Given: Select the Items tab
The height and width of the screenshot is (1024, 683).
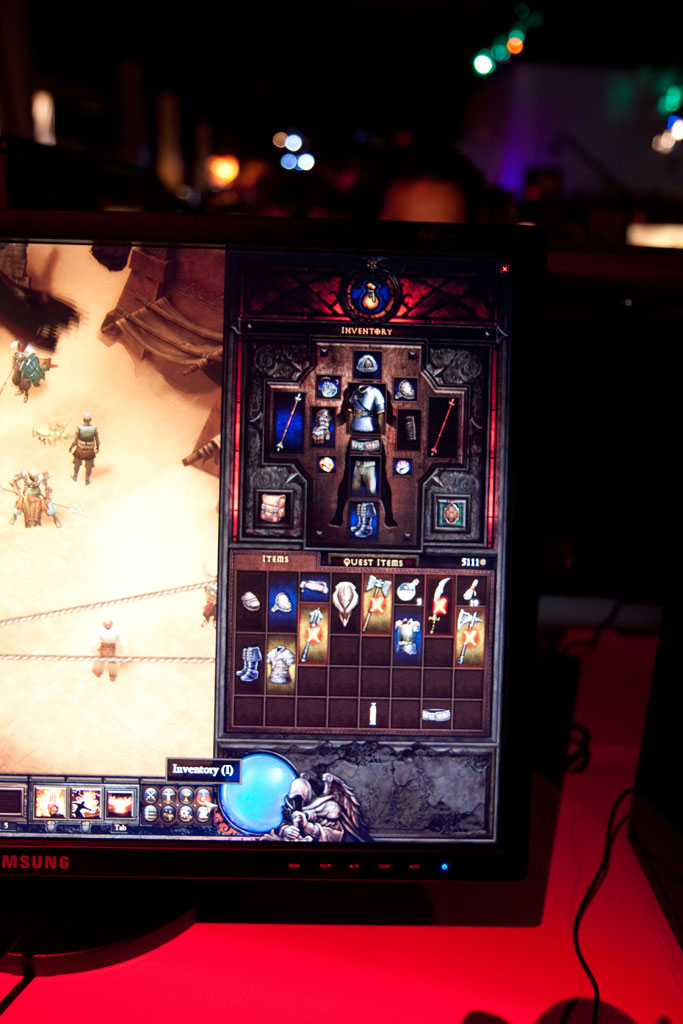Looking at the screenshot, I should pyautogui.click(x=276, y=560).
